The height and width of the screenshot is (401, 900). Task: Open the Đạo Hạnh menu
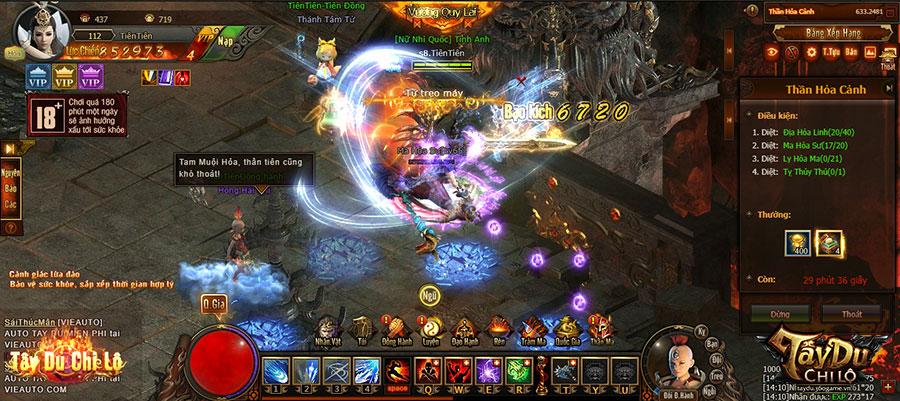pos(465,328)
